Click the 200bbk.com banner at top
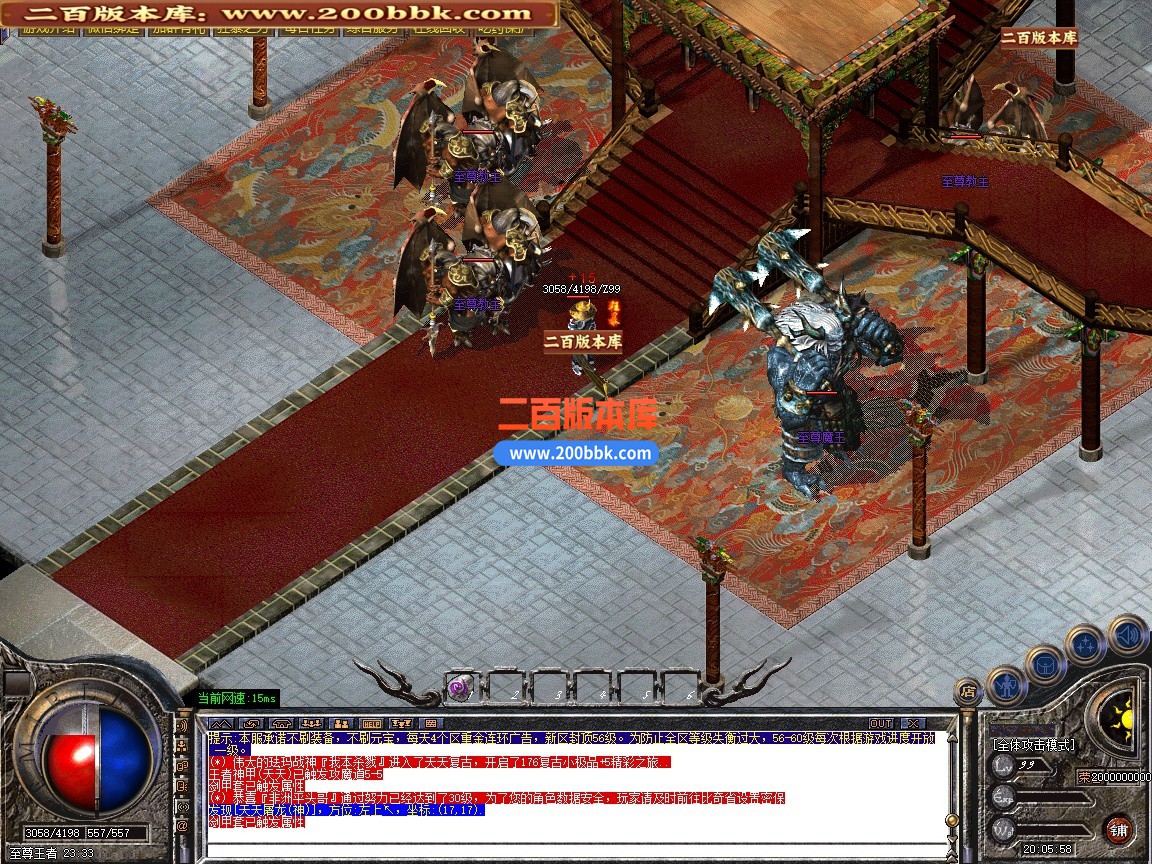The height and width of the screenshot is (864, 1152). (279, 13)
